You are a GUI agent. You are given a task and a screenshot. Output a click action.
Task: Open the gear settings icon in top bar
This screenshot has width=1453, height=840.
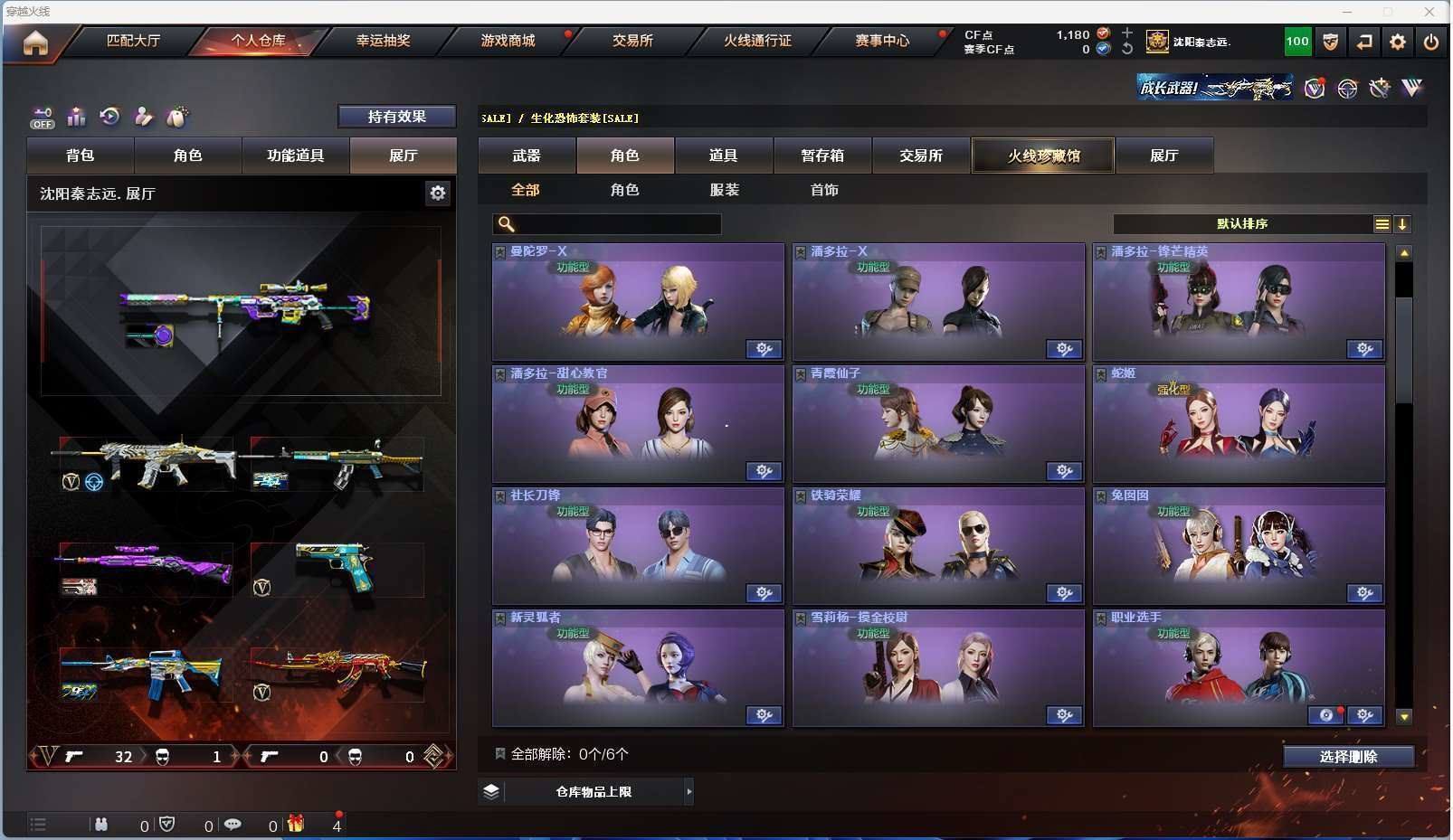tap(1398, 42)
